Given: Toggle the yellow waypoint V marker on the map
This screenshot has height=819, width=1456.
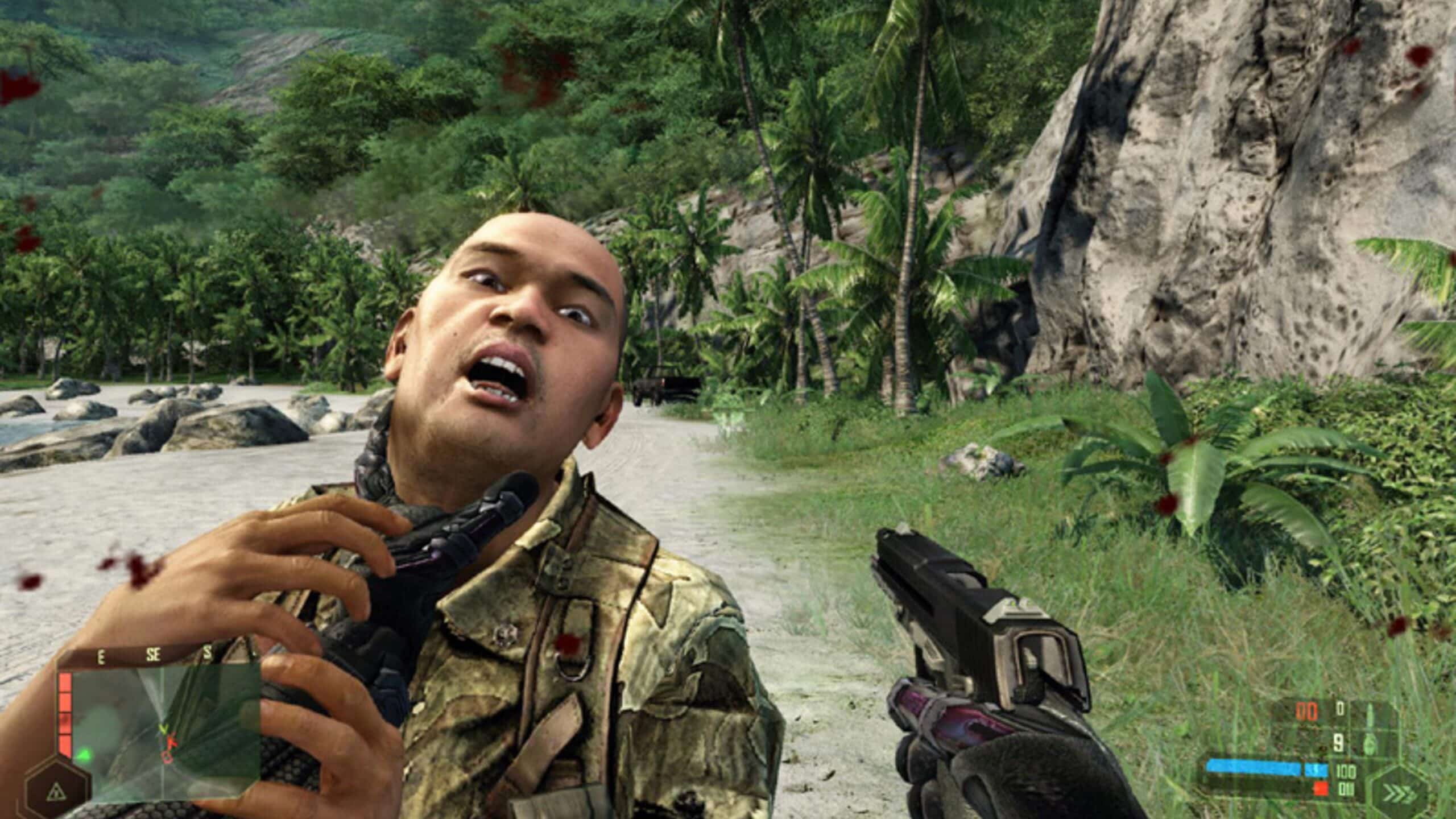Looking at the screenshot, I should (x=163, y=730).
